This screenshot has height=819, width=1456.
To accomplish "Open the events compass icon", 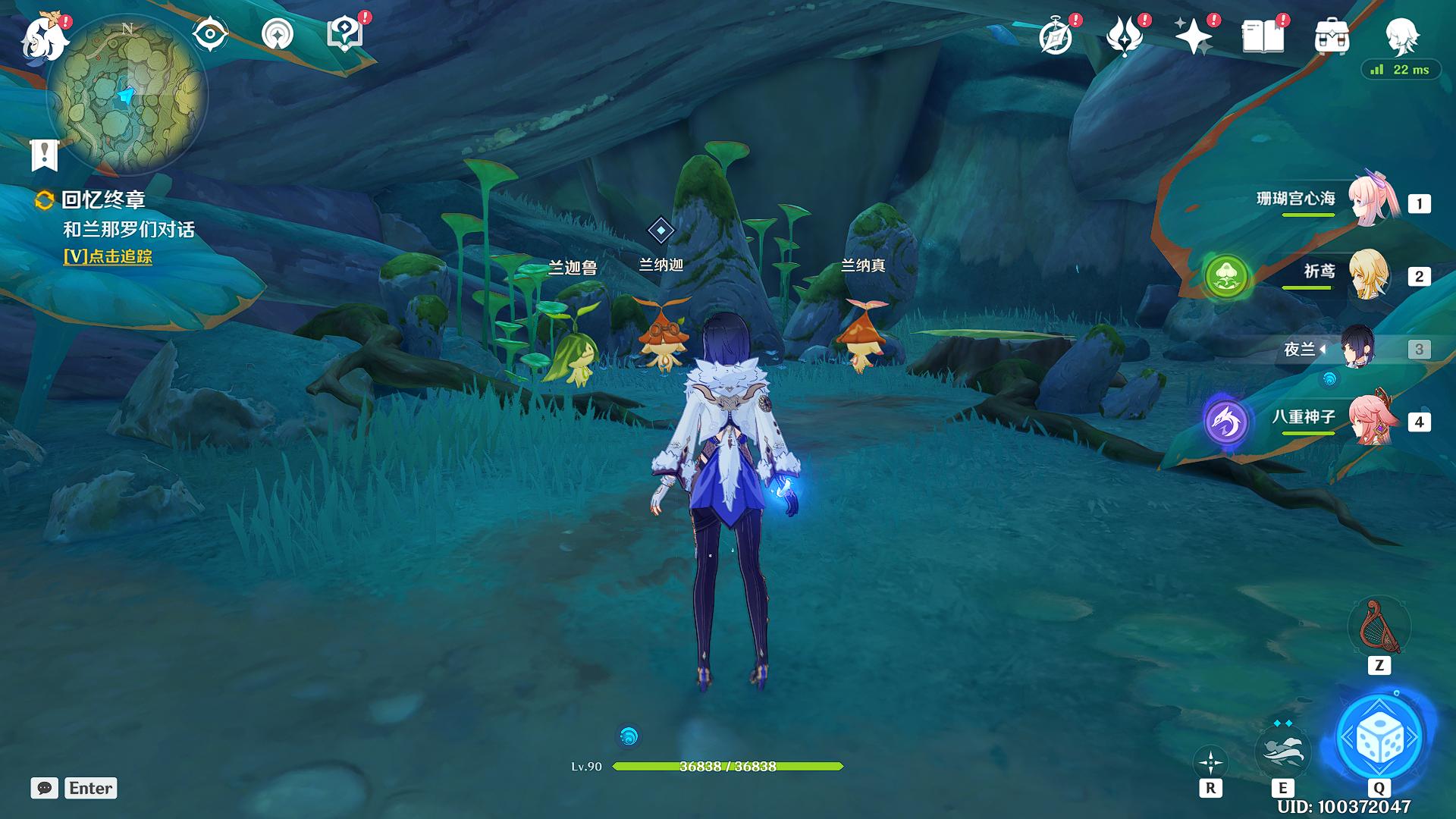I will (1056, 36).
